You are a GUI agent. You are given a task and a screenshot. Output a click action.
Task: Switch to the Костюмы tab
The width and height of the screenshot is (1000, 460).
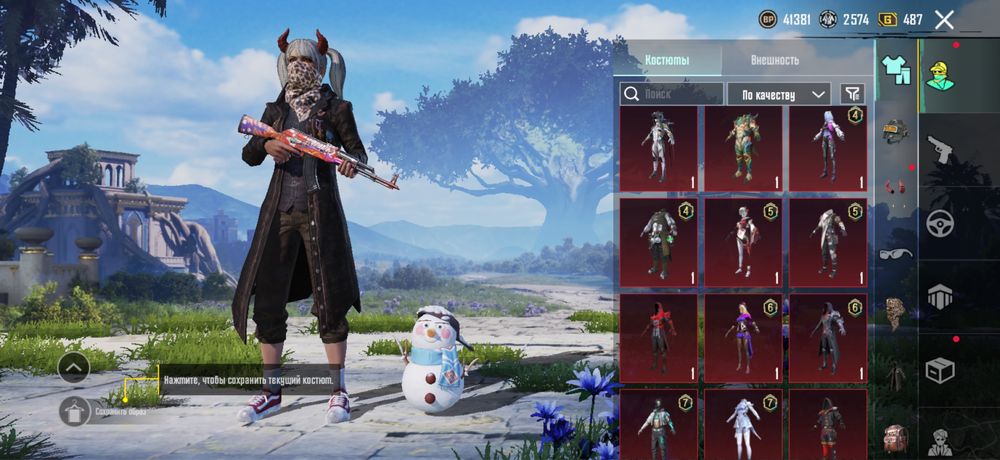point(667,60)
